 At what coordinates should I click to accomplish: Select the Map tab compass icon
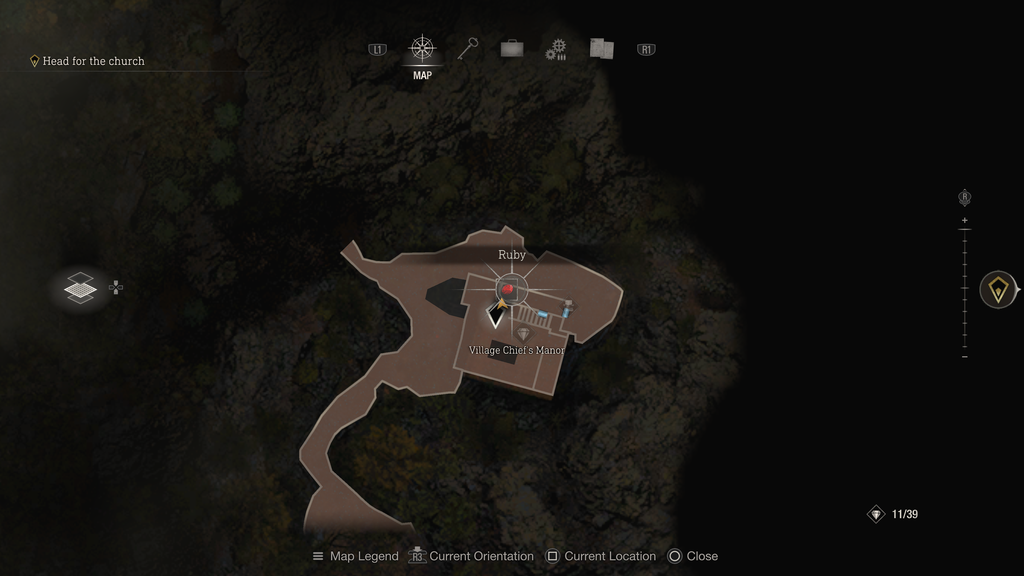pyautogui.click(x=422, y=49)
